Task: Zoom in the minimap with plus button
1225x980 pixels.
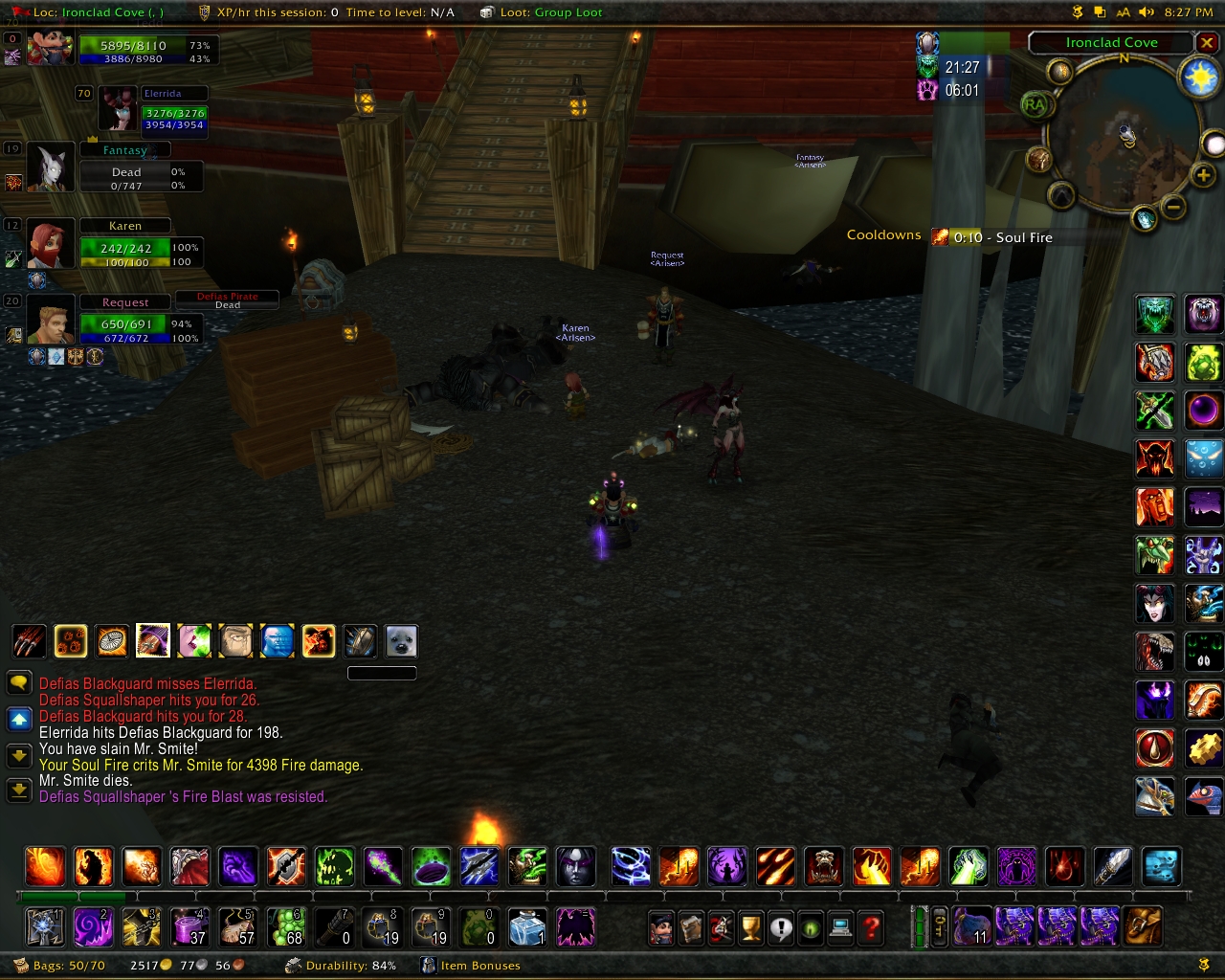Action: [x=1203, y=174]
